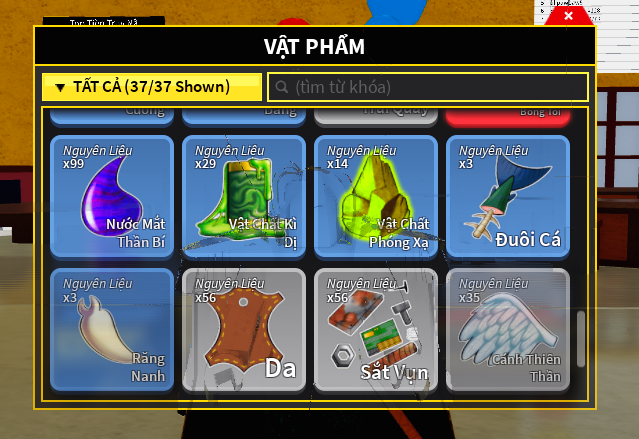
Task: Pick the Đuôi Cá item slot
Action: [x=507, y=196]
